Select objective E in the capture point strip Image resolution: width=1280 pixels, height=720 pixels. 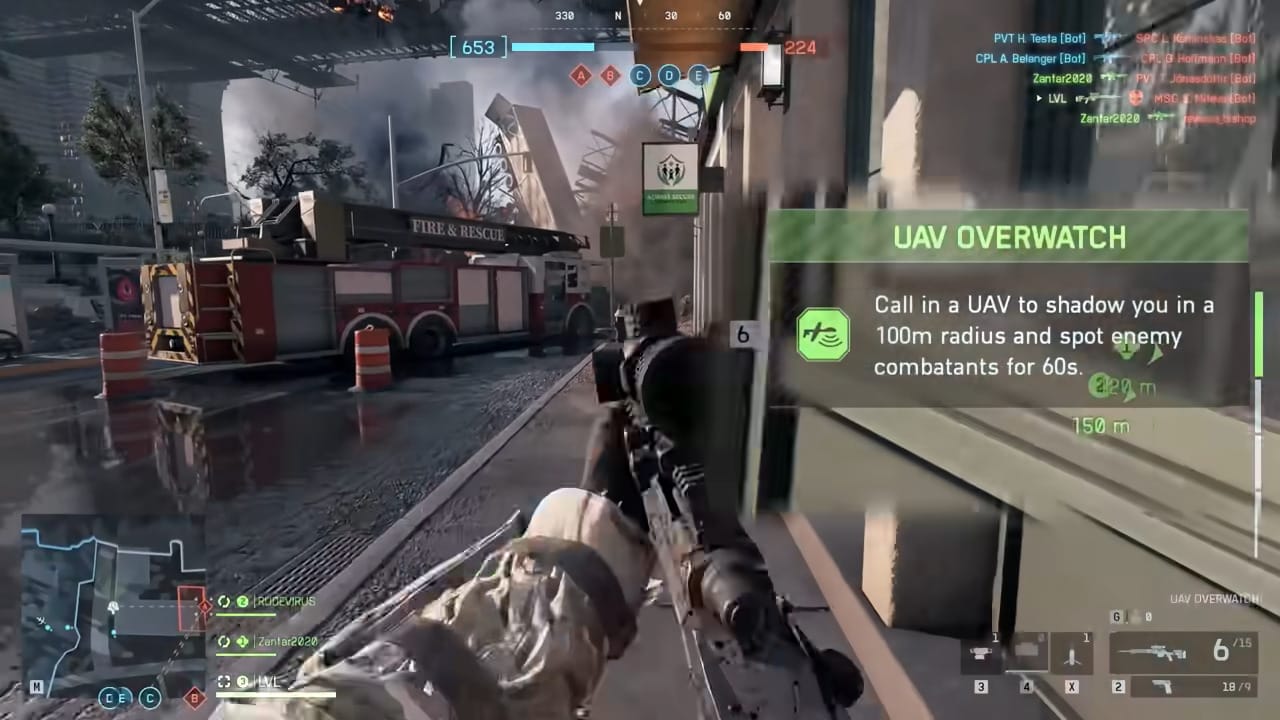pyautogui.click(x=699, y=75)
